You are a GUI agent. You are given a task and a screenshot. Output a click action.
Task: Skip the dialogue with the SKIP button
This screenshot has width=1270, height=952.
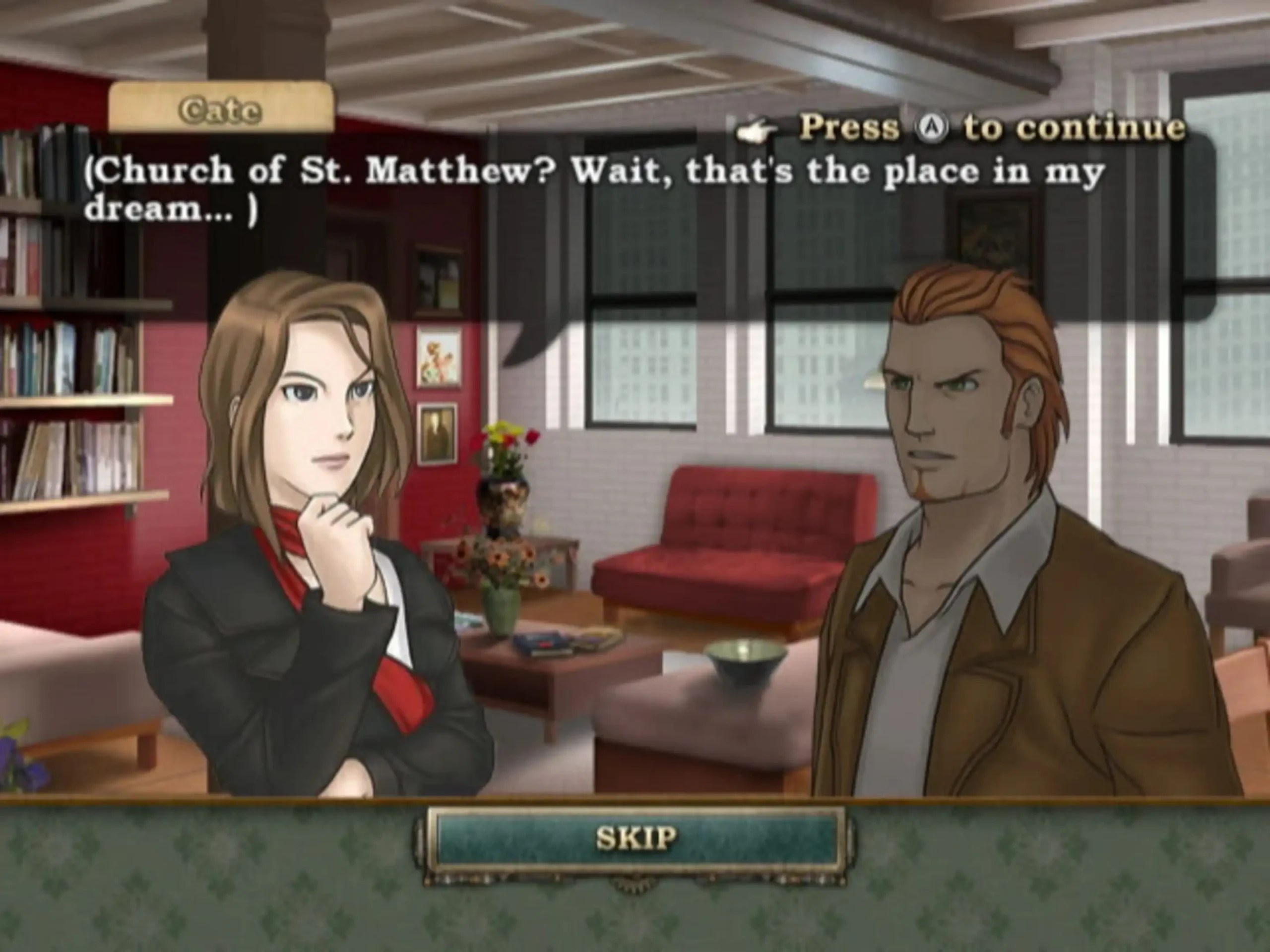(x=635, y=838)
